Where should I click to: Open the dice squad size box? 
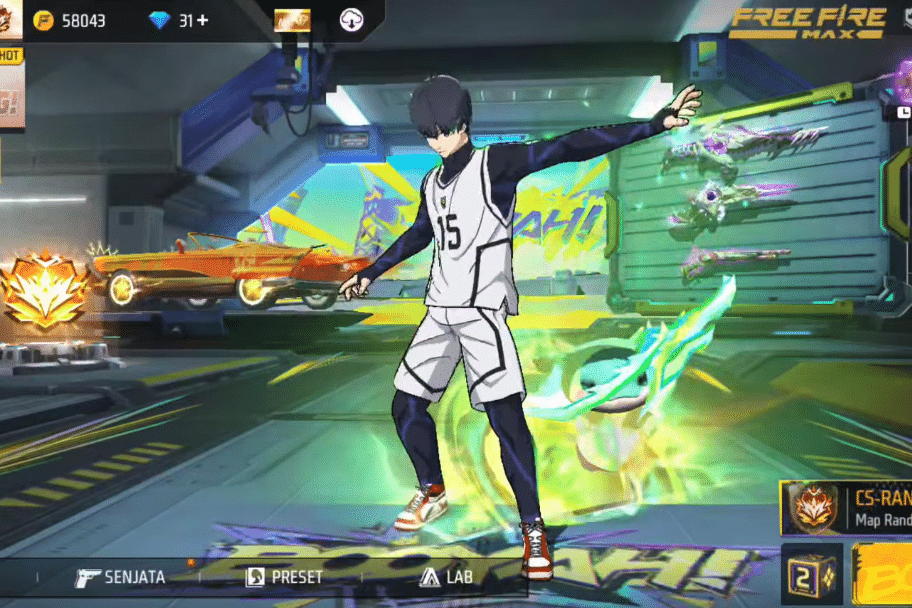(x=811, y=577)
